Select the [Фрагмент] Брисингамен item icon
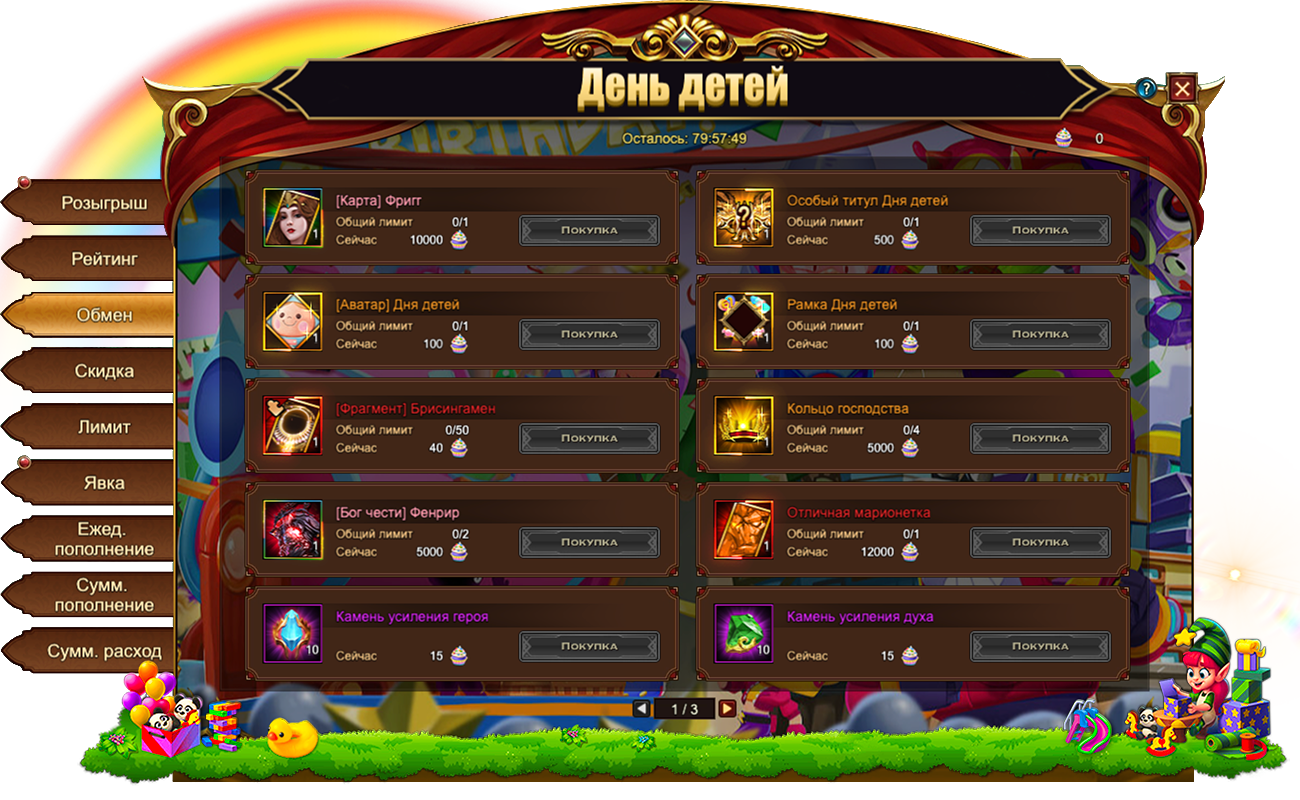The height and width of the screenshot is (800, 1300). pos(293,425)
